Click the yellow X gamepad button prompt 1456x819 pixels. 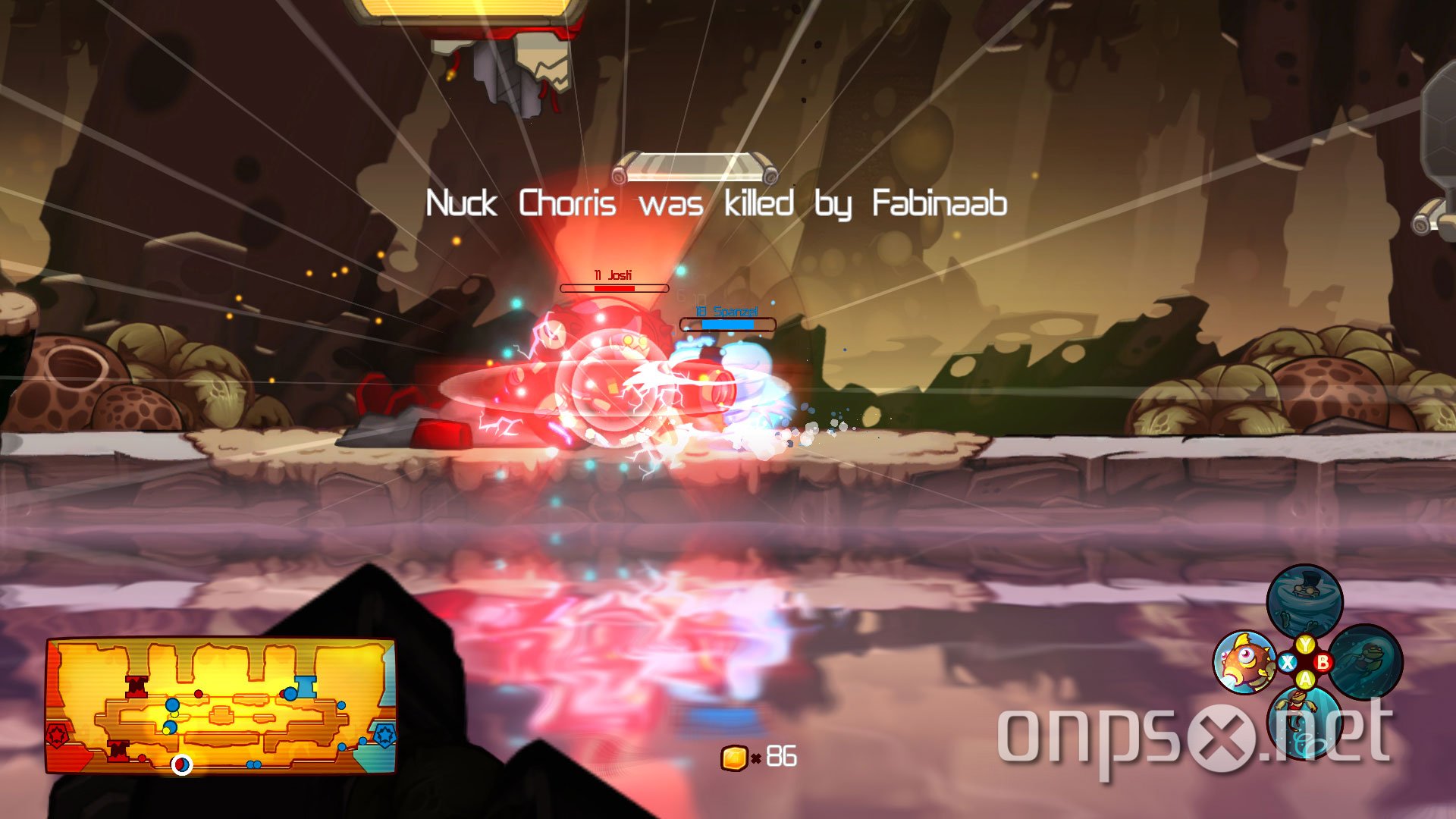point(1288,661)
